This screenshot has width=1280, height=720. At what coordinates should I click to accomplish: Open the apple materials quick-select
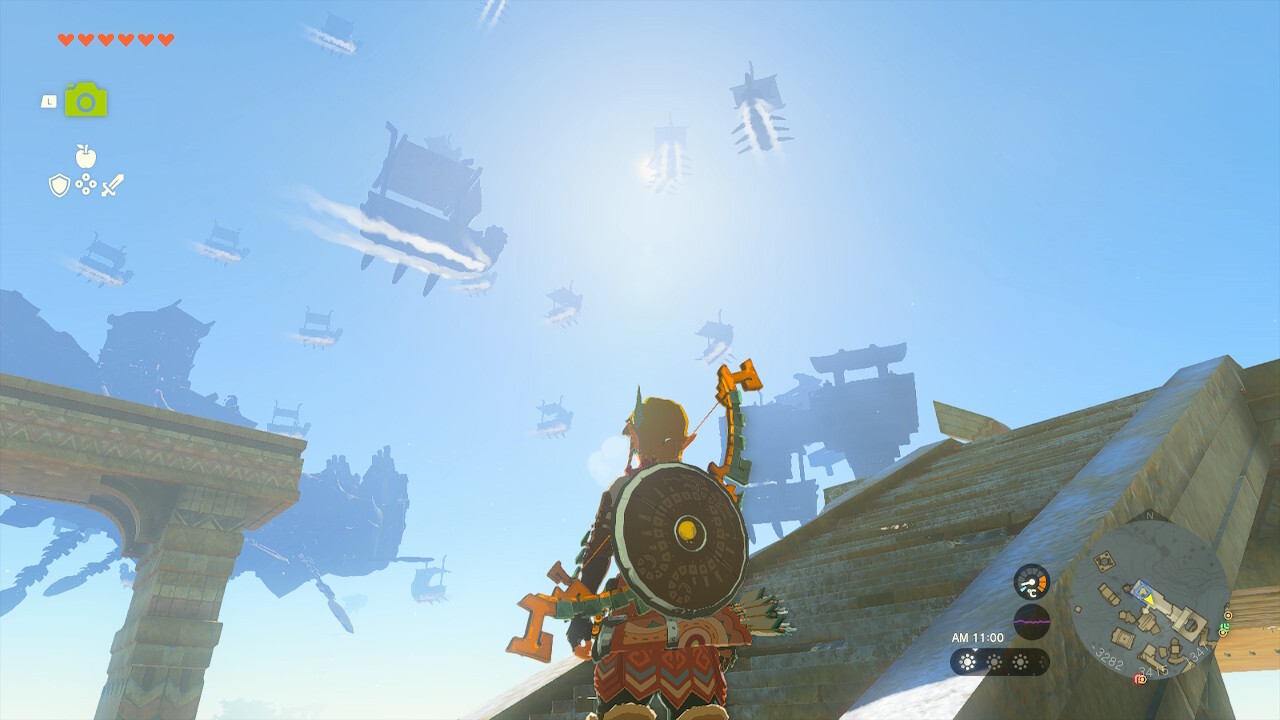click(86, 155)
